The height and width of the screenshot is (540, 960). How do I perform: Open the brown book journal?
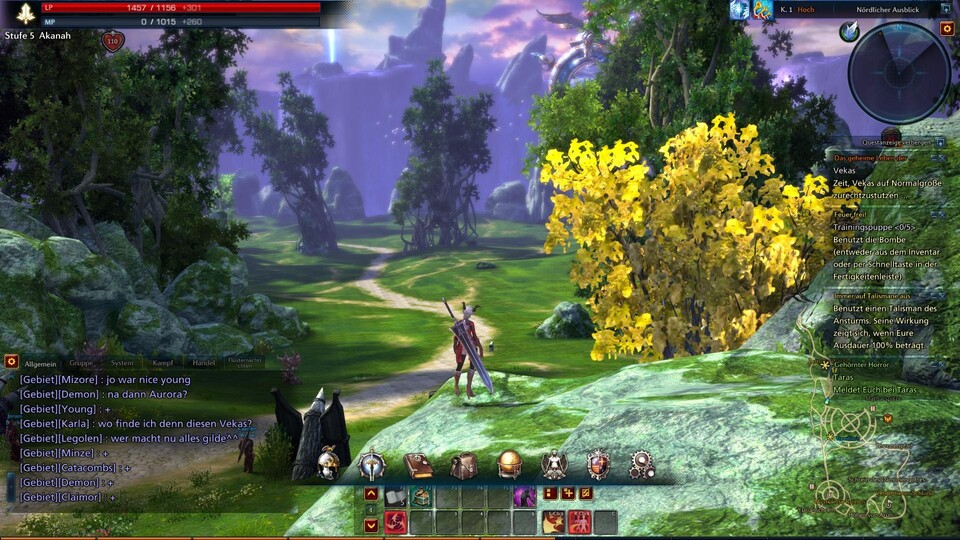(417, 465)
